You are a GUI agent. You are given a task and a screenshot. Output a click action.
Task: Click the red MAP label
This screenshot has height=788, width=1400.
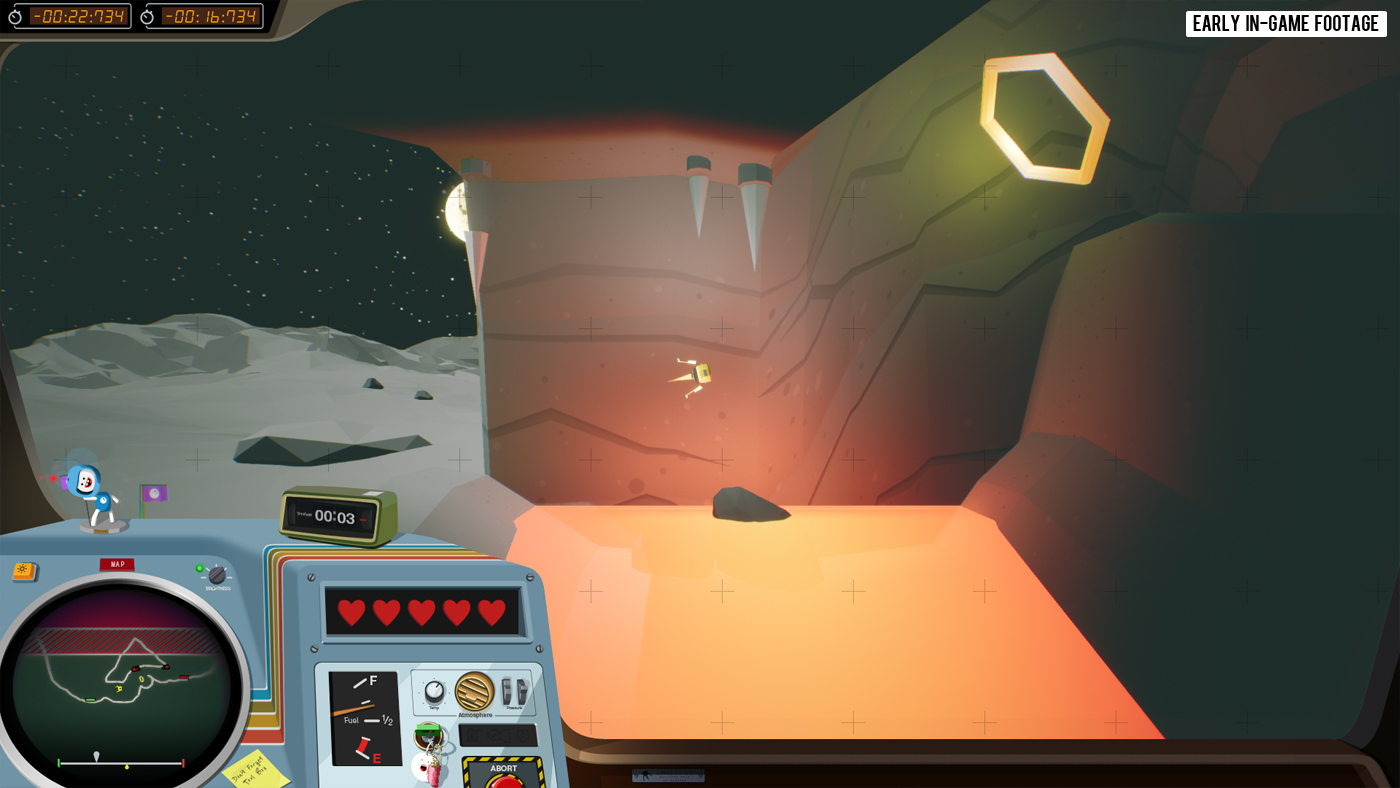117,564
